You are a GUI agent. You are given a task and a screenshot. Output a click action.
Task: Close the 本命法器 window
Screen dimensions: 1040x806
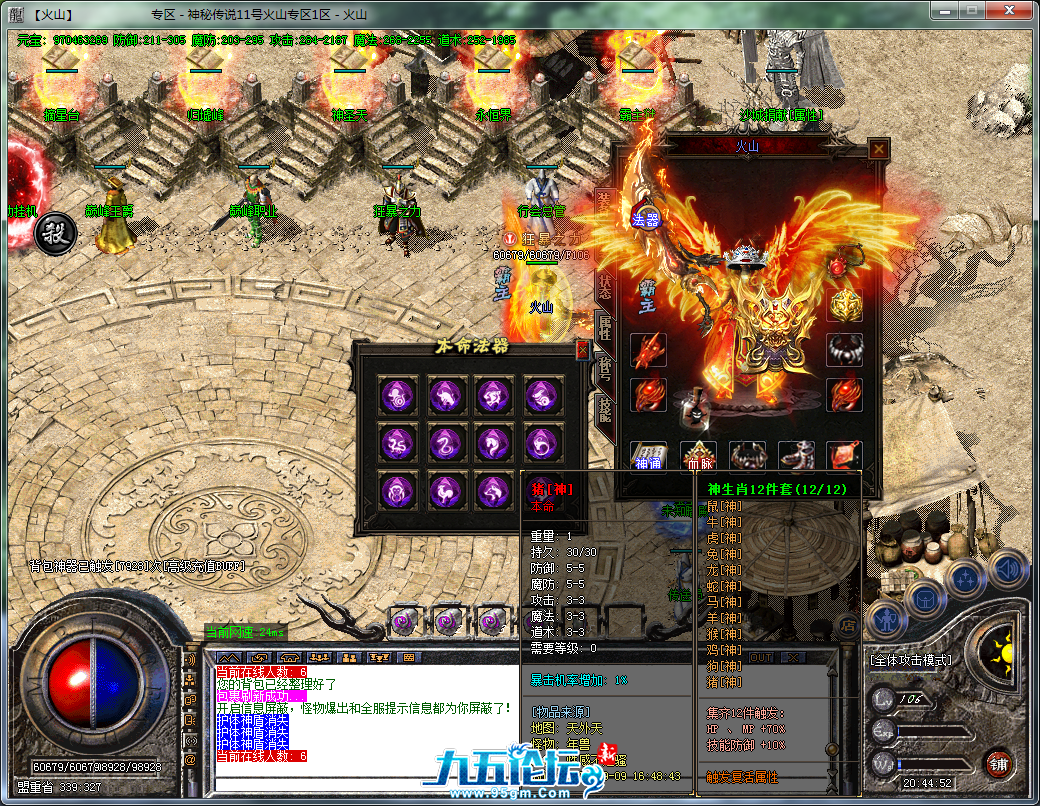pyautogui.click(x=583, y=350)
